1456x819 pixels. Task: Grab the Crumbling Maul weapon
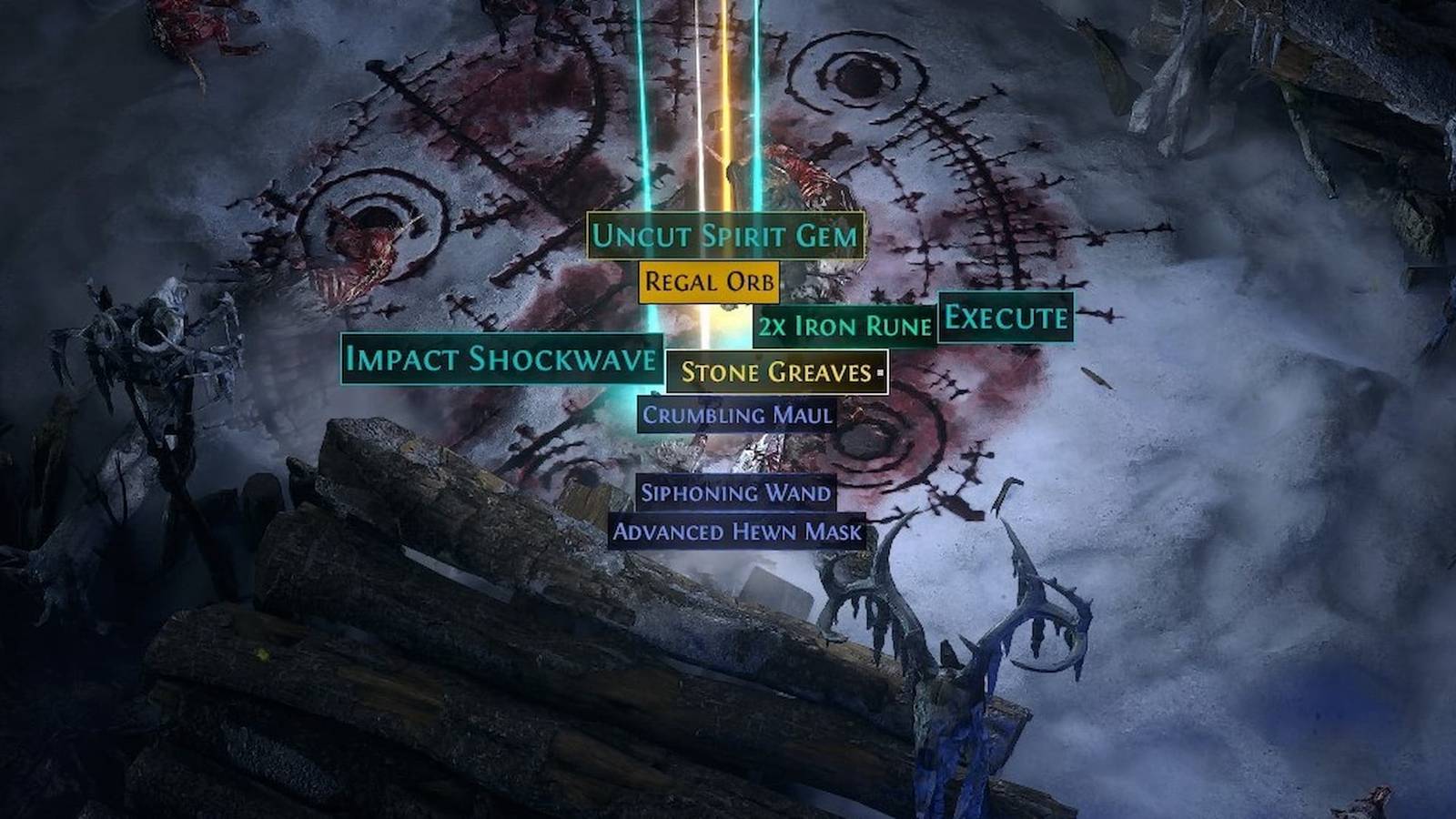coord(735,415)
